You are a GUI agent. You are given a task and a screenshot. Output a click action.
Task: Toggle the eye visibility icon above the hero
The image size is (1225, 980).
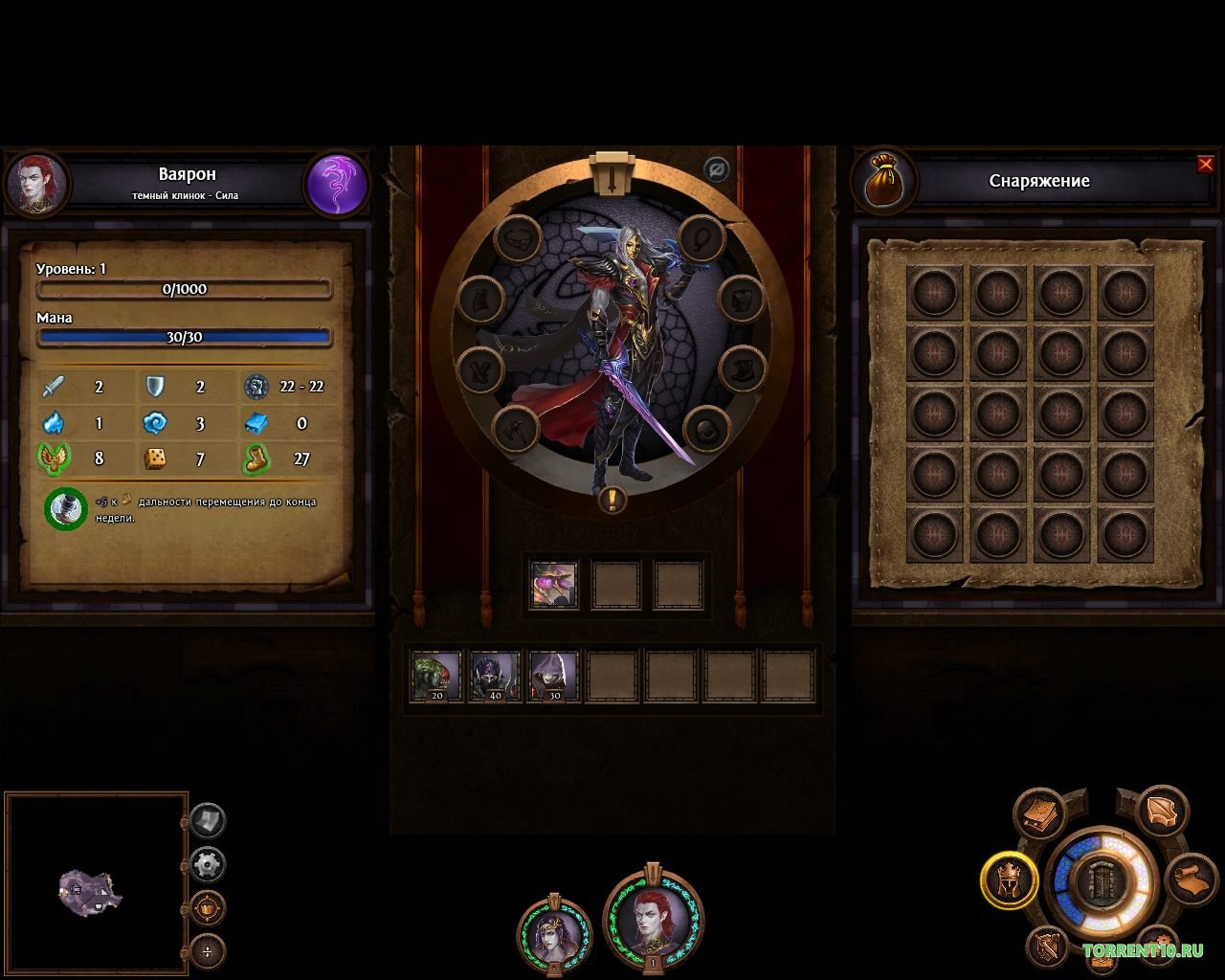pos(716,170)
